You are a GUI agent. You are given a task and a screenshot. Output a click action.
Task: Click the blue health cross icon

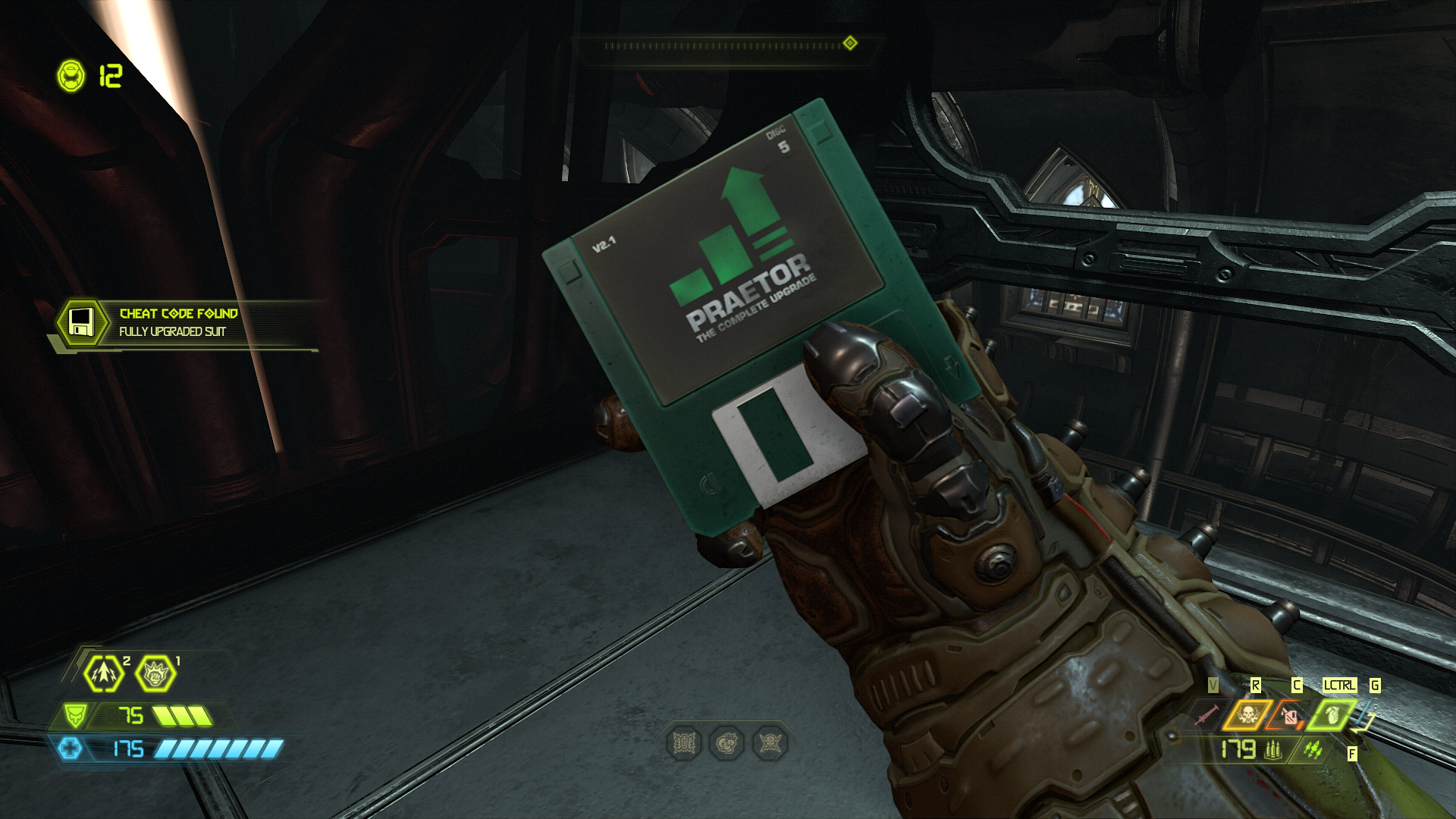point(71,749)
